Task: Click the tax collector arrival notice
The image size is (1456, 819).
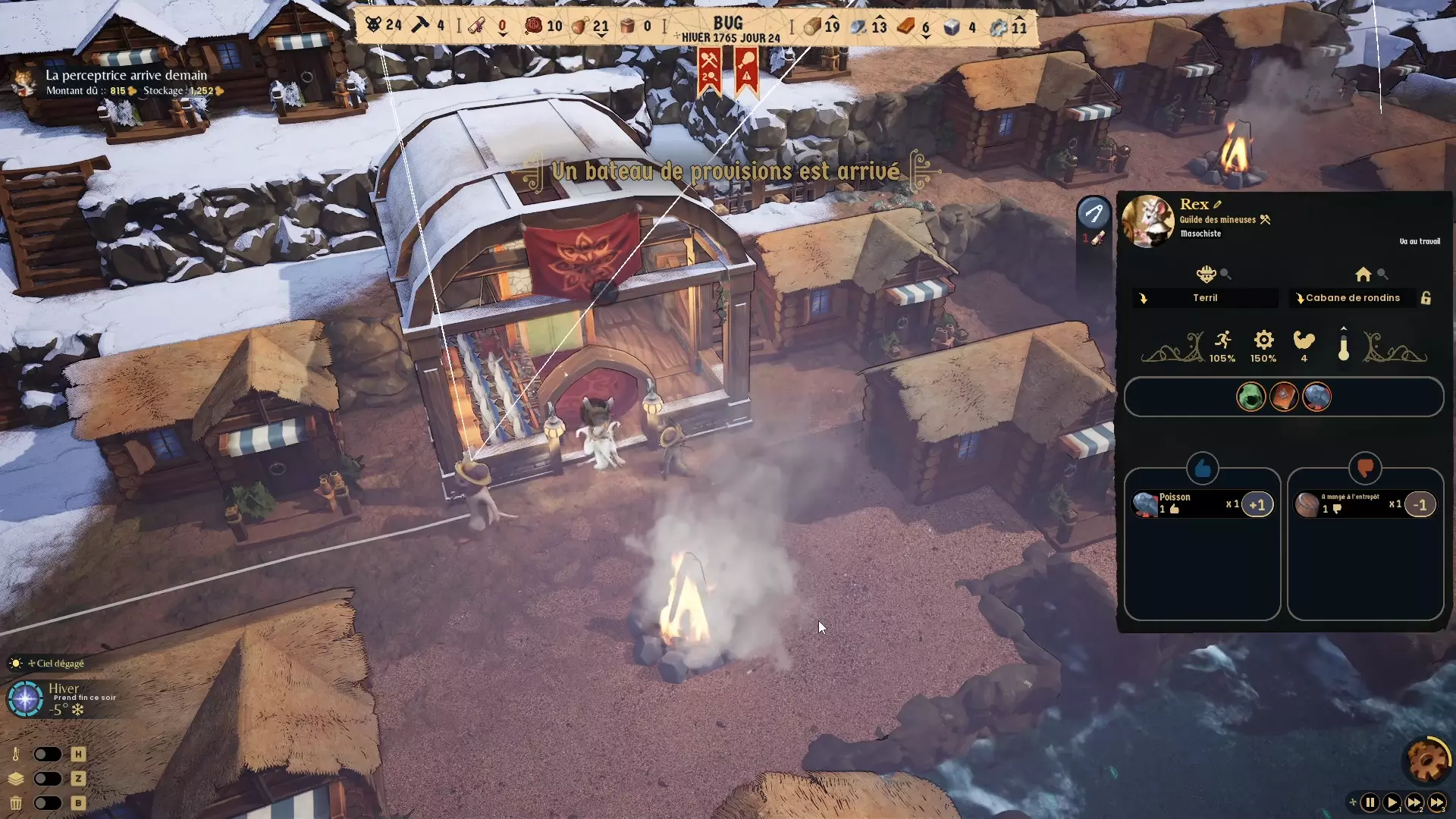Action: pos(126,82)
